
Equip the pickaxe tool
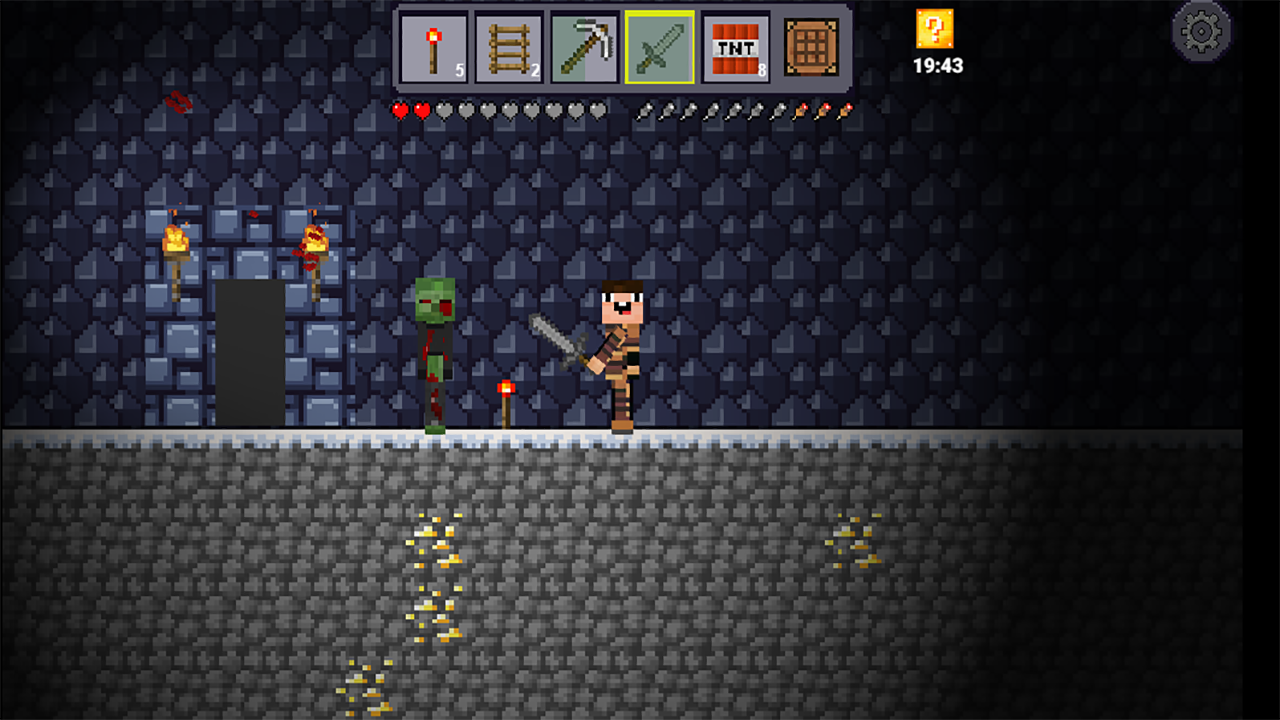[x=586, y=46]
